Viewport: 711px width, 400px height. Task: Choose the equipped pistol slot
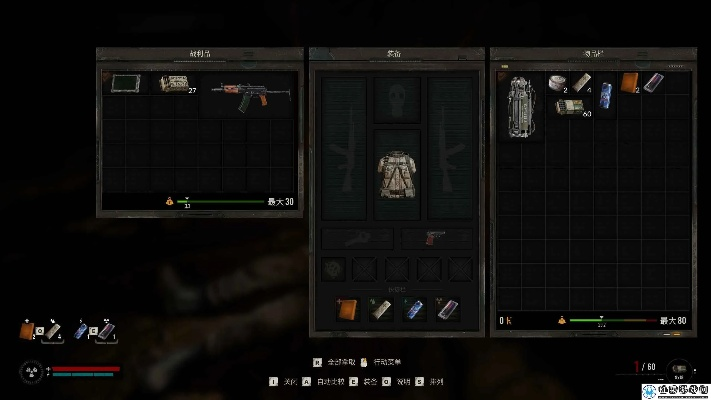click(436, 239)
